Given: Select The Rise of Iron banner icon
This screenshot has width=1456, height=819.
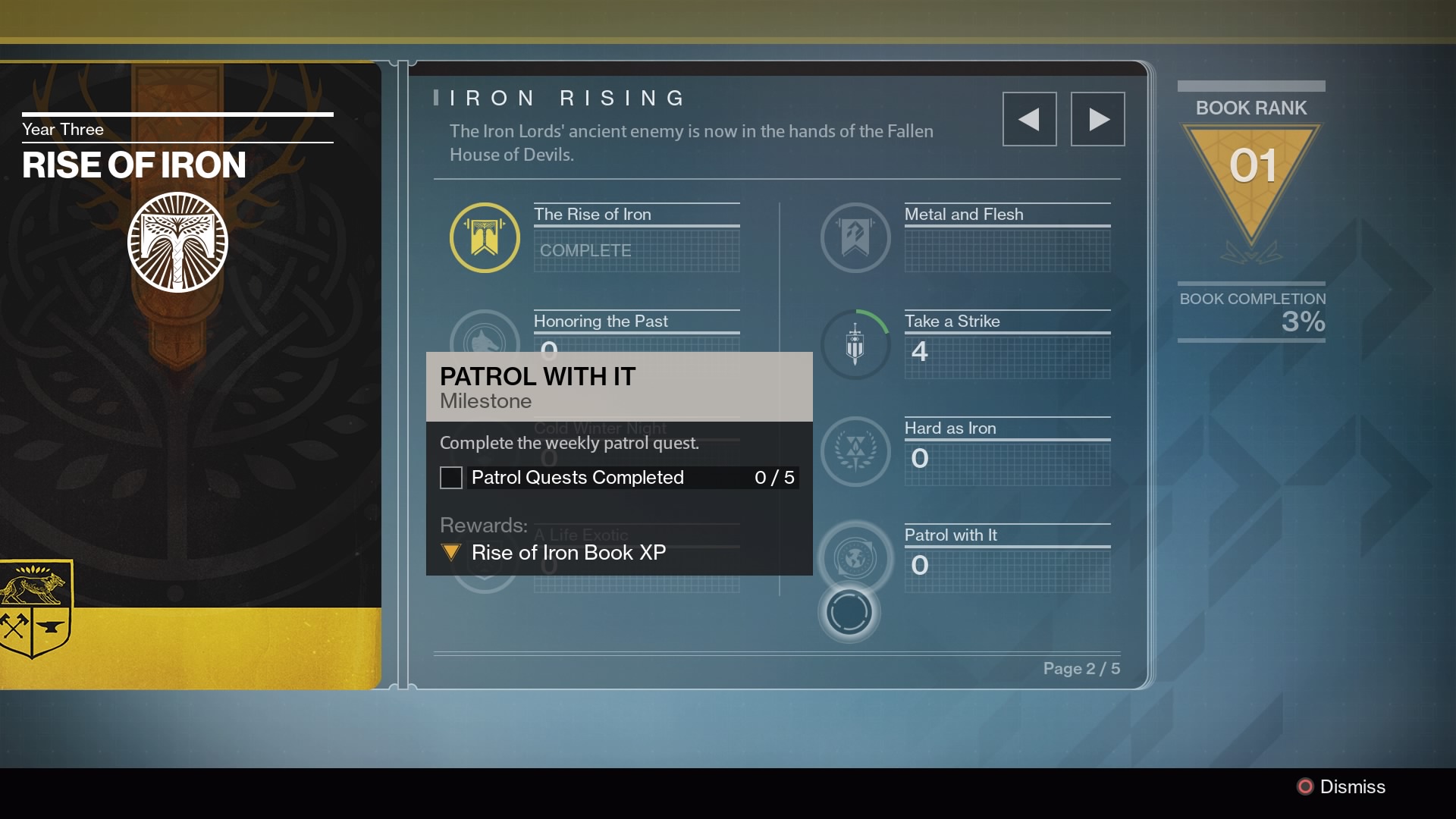Looking at the screenshot, I should pyautogui.click(x=485, y=237).
